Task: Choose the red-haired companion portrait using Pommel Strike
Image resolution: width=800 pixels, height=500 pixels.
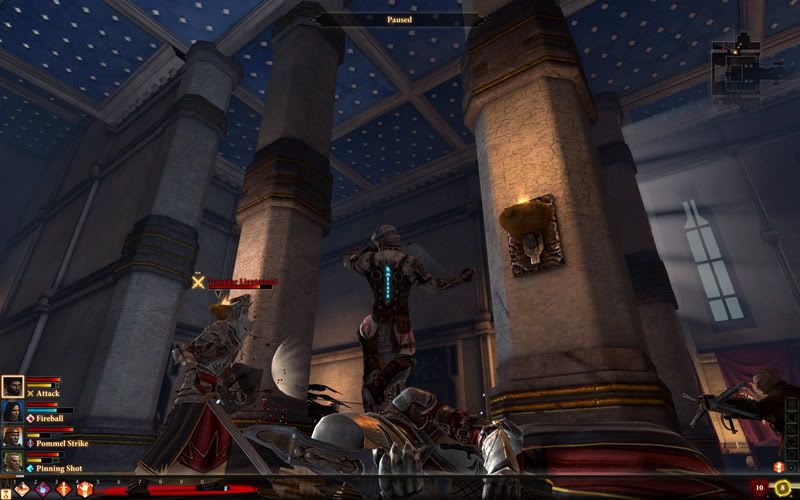Action: click(13, 437)
